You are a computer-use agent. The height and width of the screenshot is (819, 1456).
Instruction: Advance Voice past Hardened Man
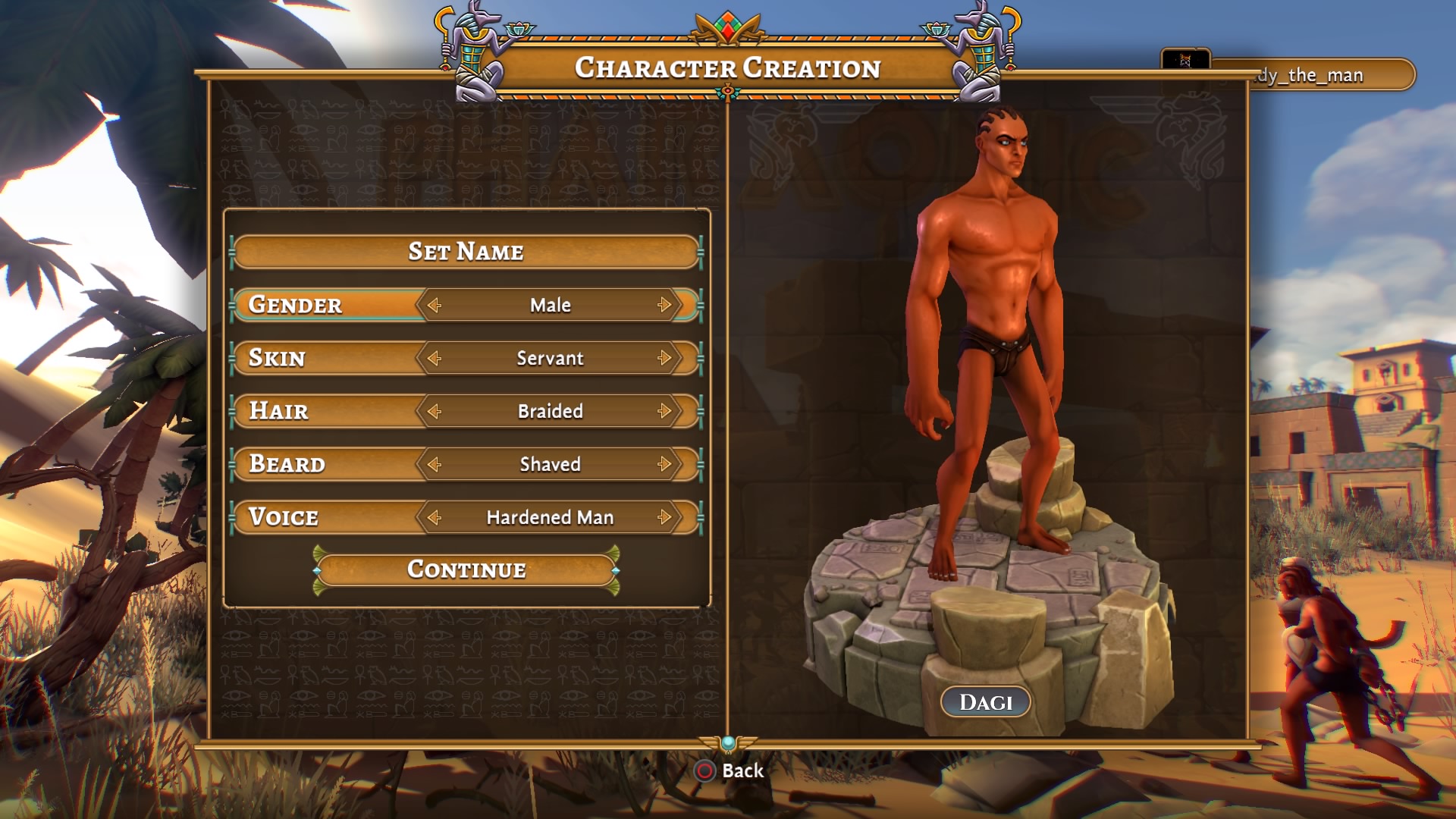tap(666, 517)
